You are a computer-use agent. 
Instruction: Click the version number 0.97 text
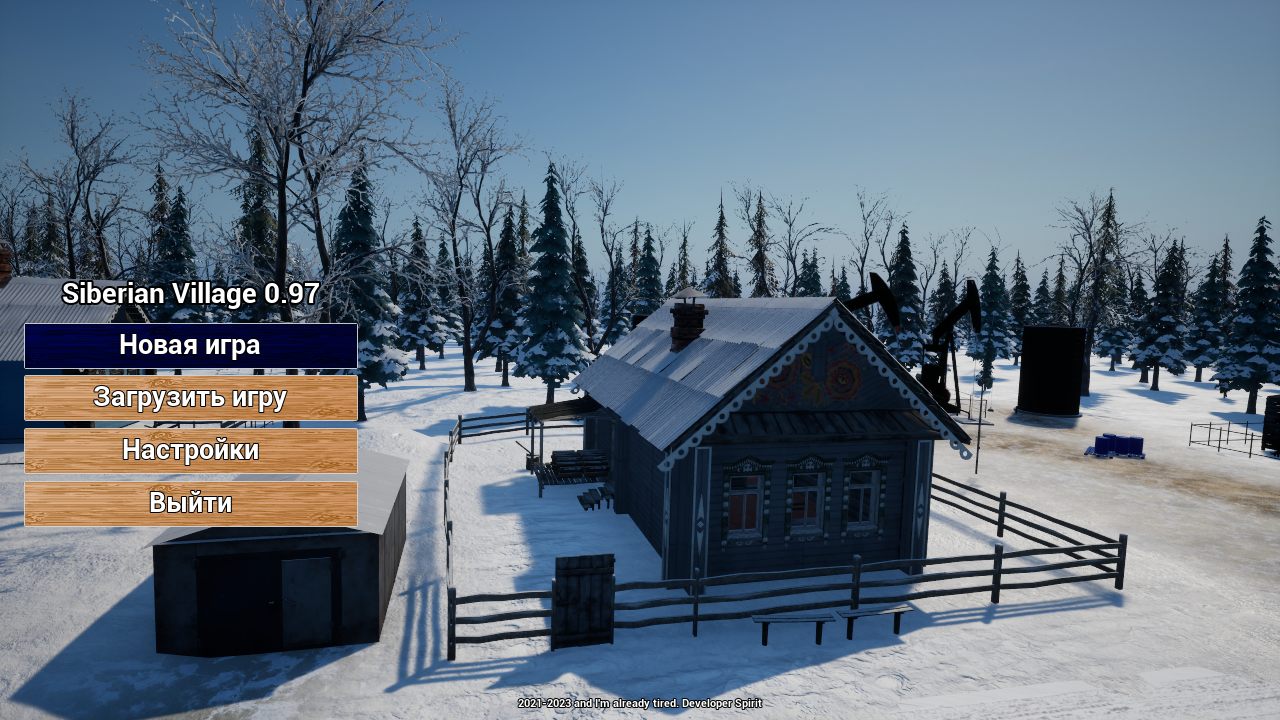point(291,295)
